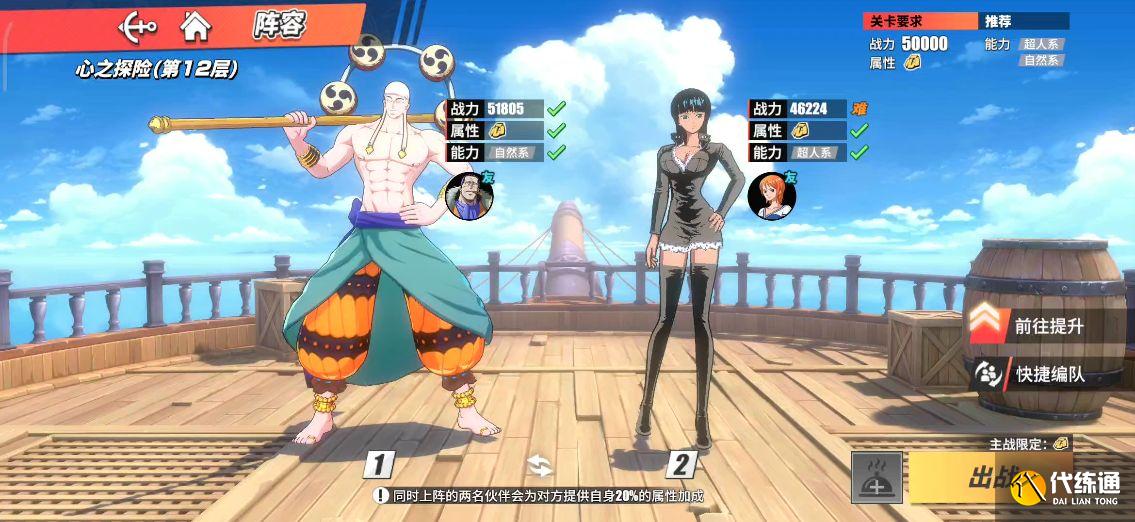Select Robin's friend assist portrait (Nami)
This screenshot has width=1135, height=522.
pos(771,196)
